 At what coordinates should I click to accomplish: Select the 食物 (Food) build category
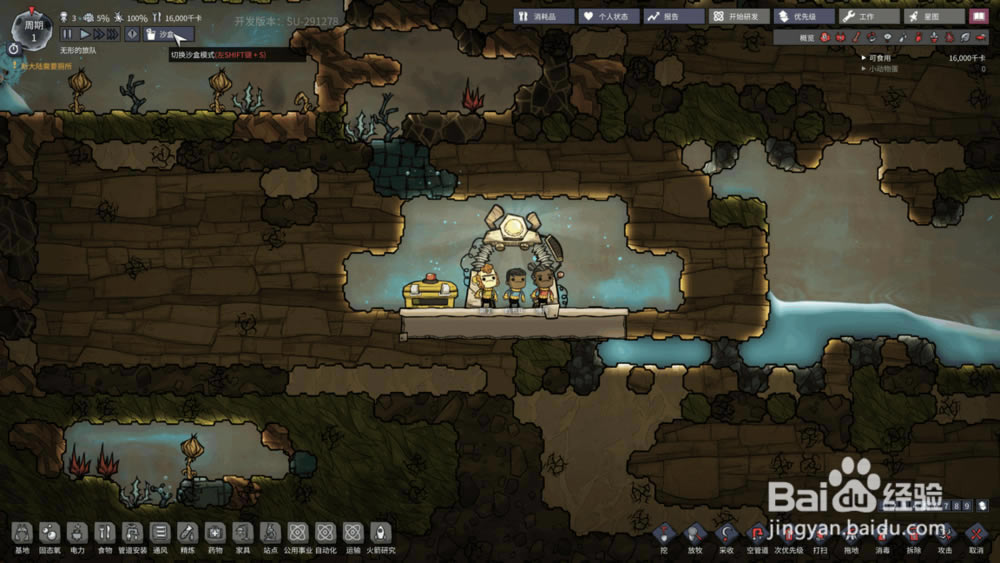click(x=105, y=535)
